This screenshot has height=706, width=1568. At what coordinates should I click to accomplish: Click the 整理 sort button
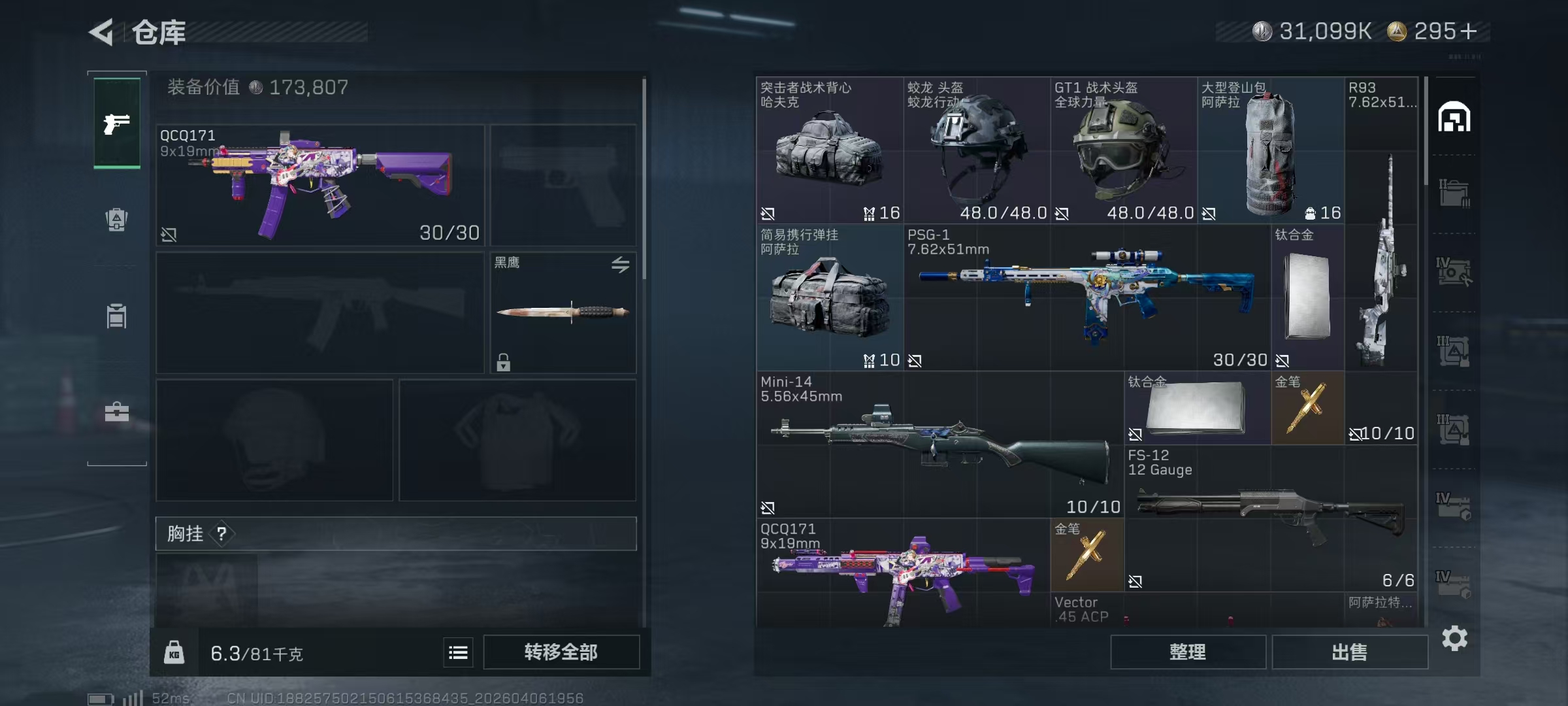pyautogui.click(x=1187, y=652)
